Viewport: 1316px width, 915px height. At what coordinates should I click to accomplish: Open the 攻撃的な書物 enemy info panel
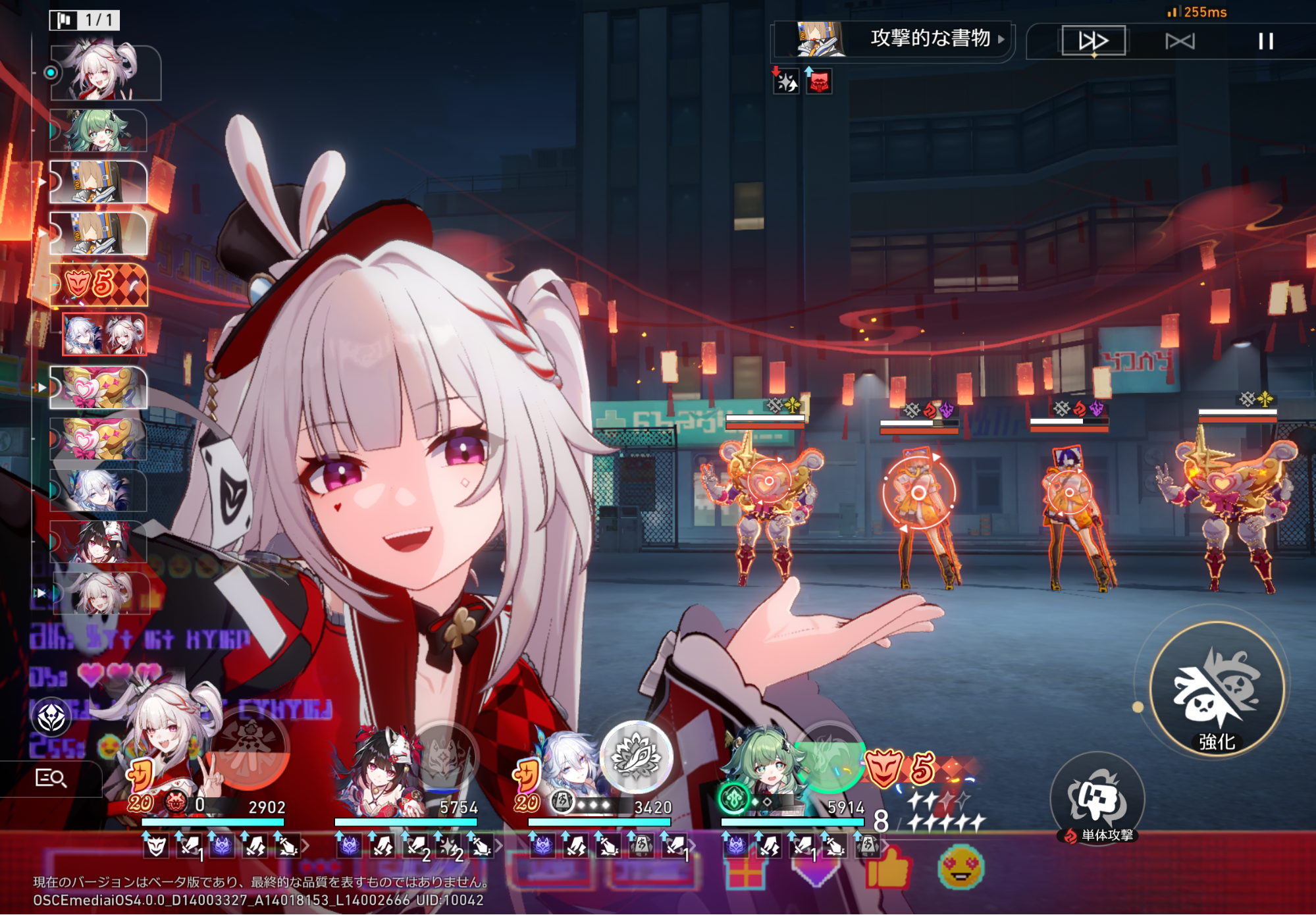[930, 38]
